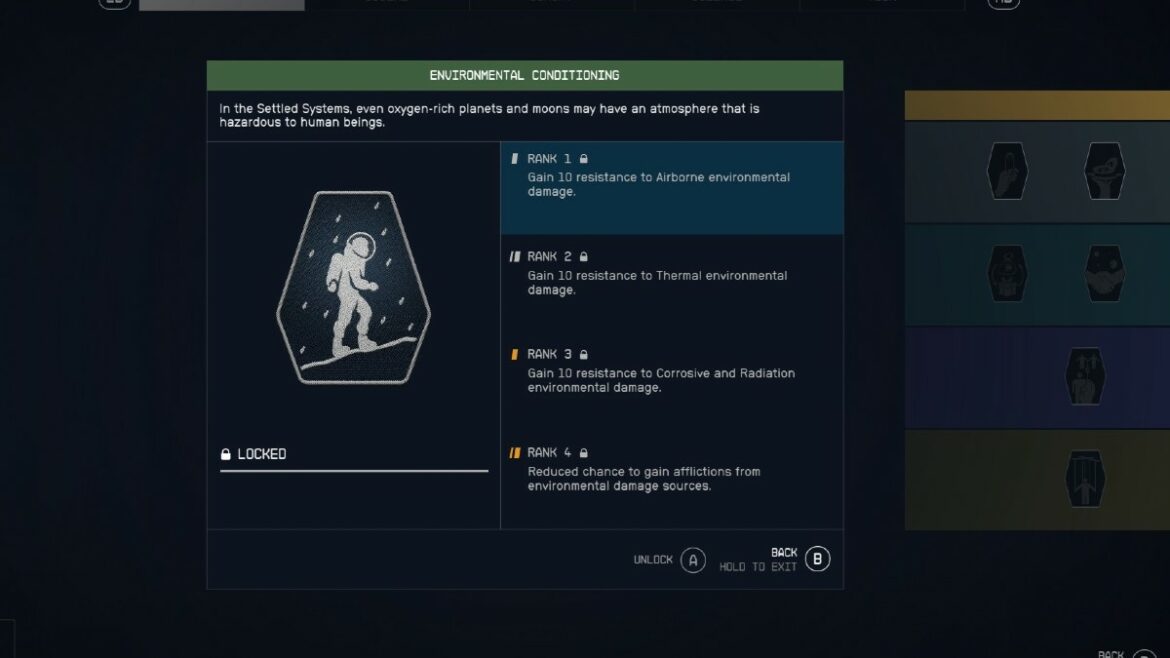Select the planet and hand skill badge

click(1105, 171)
